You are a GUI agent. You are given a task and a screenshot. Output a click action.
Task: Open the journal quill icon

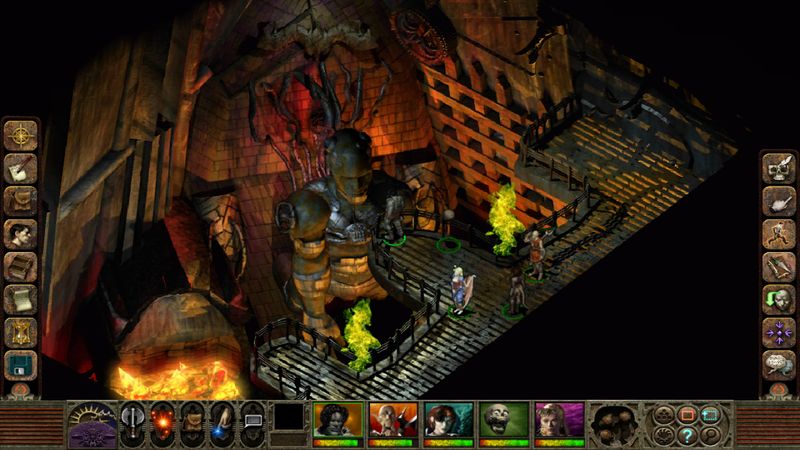click(20, 168)
